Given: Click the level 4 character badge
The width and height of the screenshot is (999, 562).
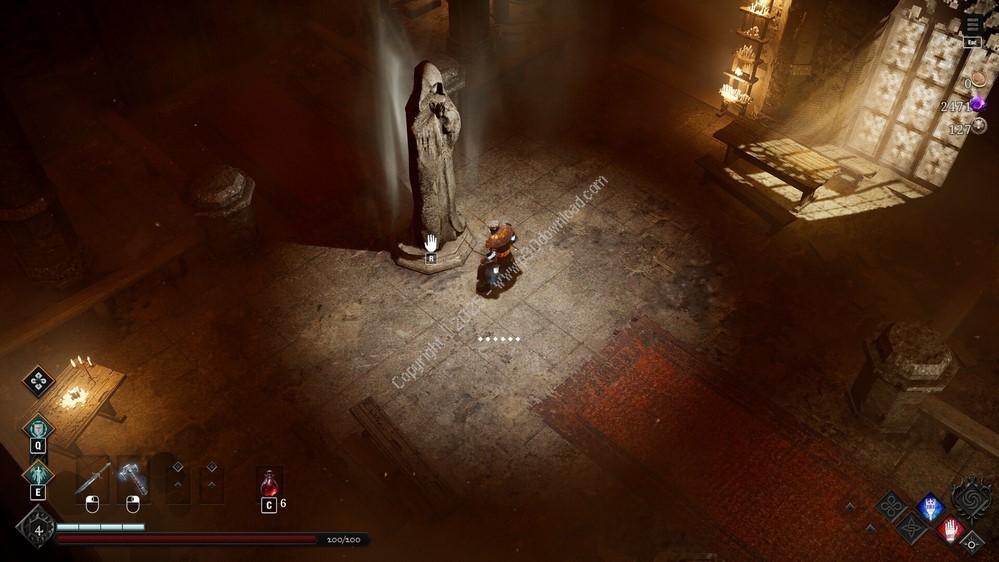Looking at the screenshot, I should (x=37, y=530).
